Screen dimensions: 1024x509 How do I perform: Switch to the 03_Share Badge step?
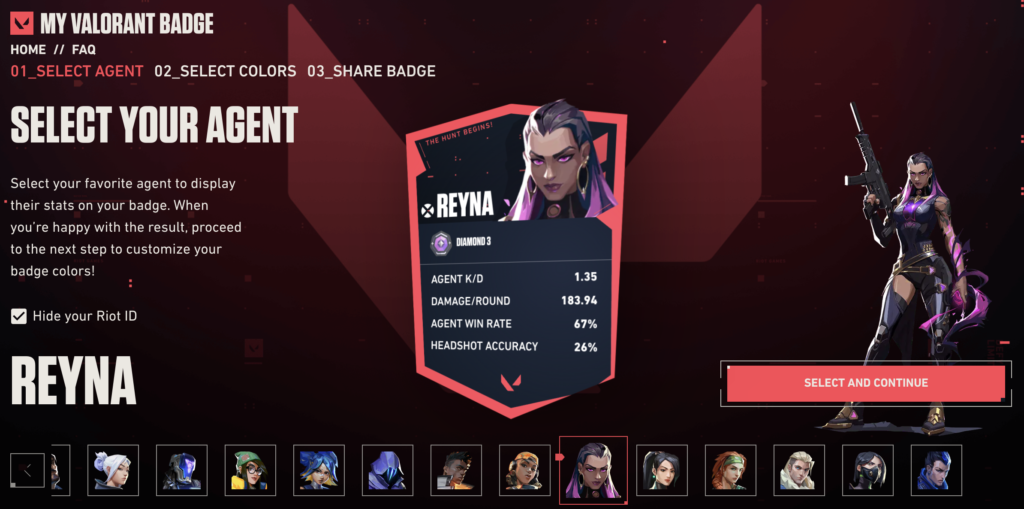371,71
